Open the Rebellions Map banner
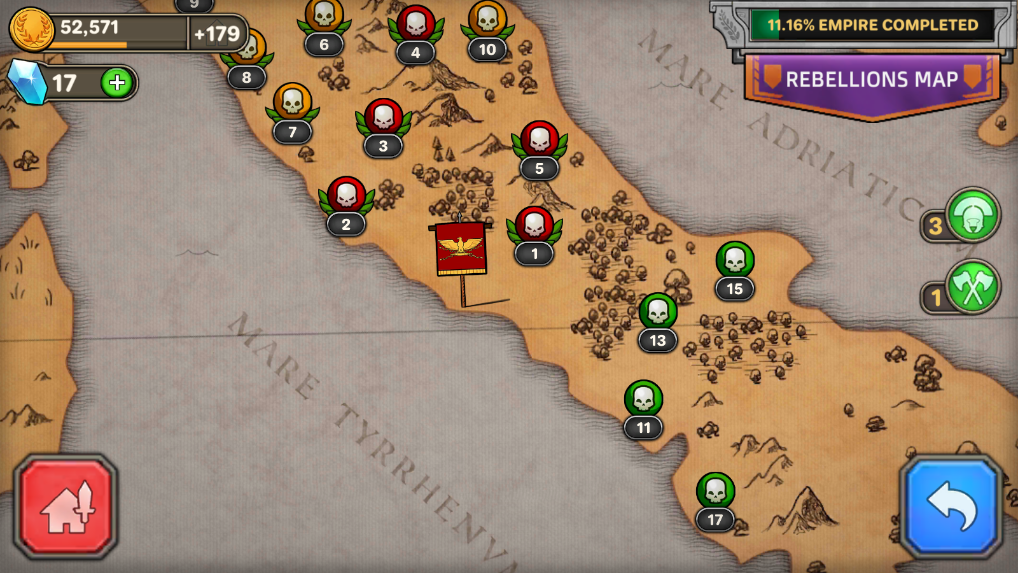Screen dimensions: 1018x573 871,80
